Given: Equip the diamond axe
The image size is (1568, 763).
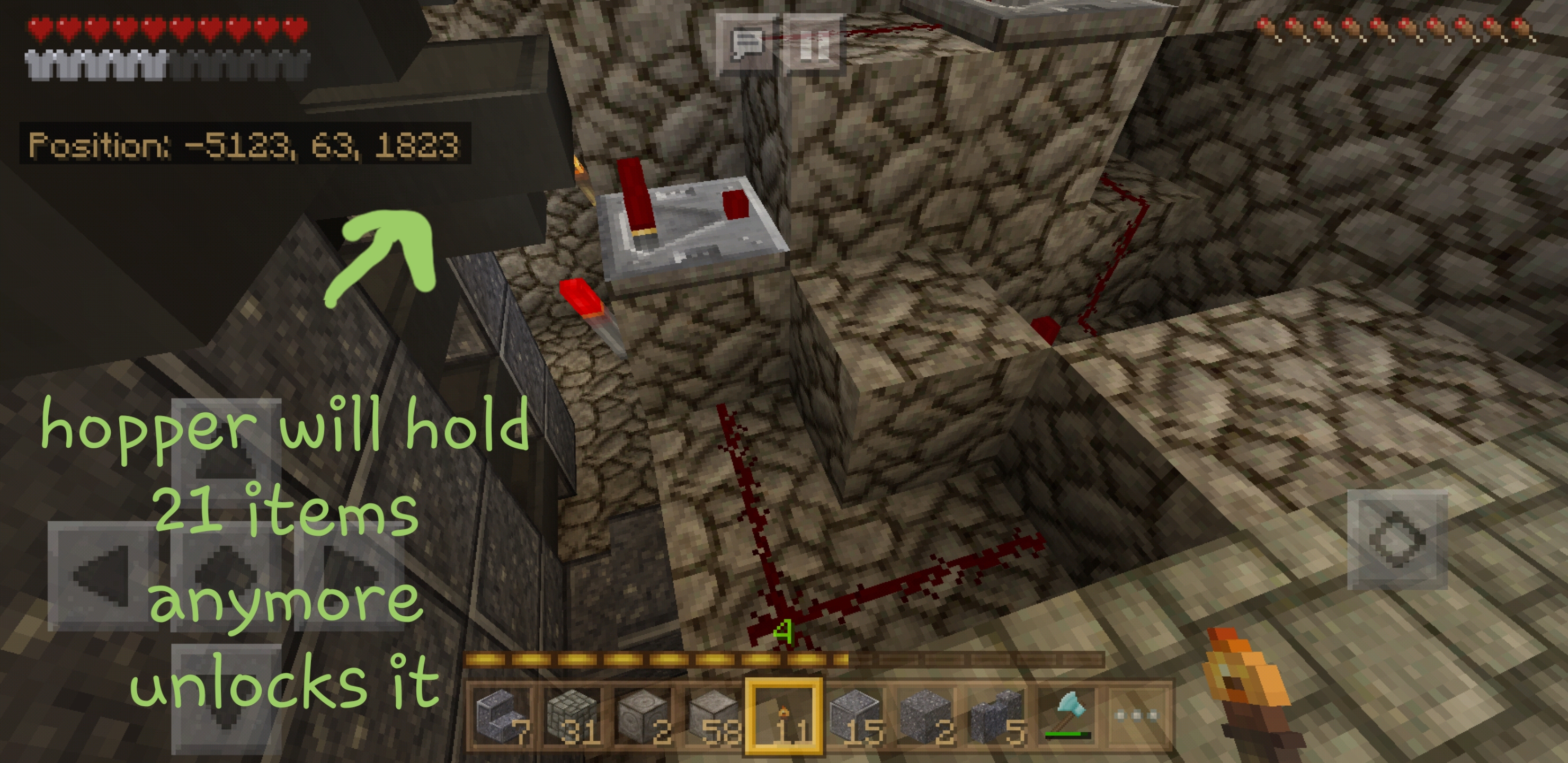Looking at the screenshot, I should point(1066,716).
